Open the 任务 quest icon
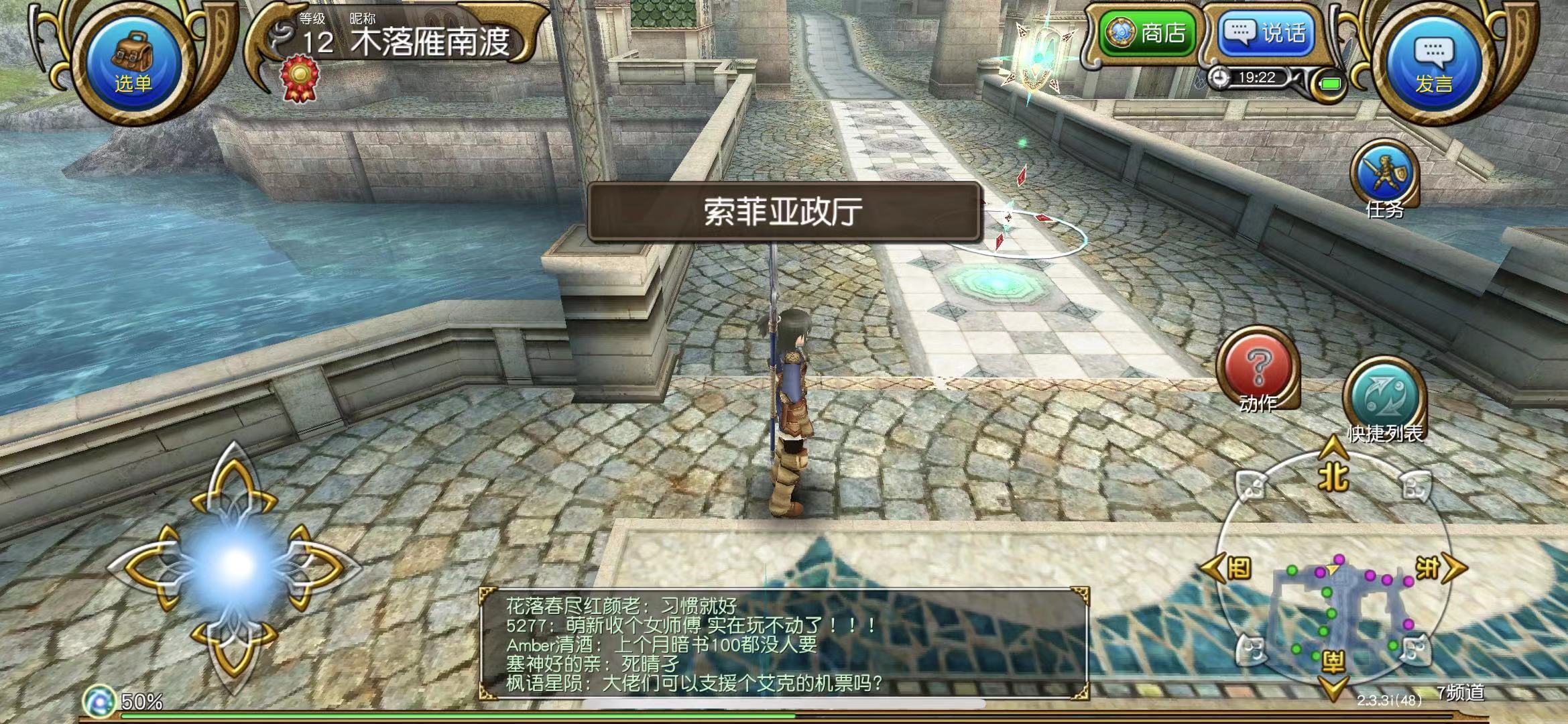The width and height of the screenshot is (1568, 724). coord(1384,176)
